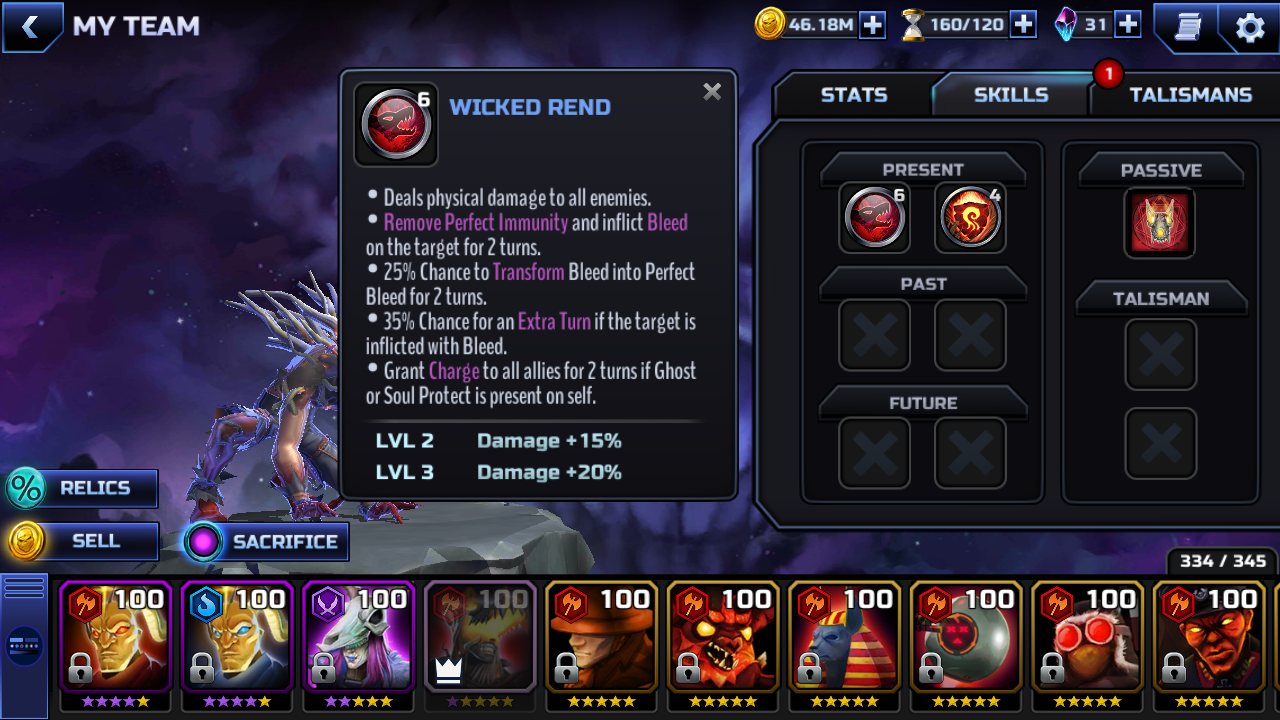Image resolution: width=1280 pixels, height=720 pixels.
Task: Add more gold with the plus button
Action: pos(873,25)
